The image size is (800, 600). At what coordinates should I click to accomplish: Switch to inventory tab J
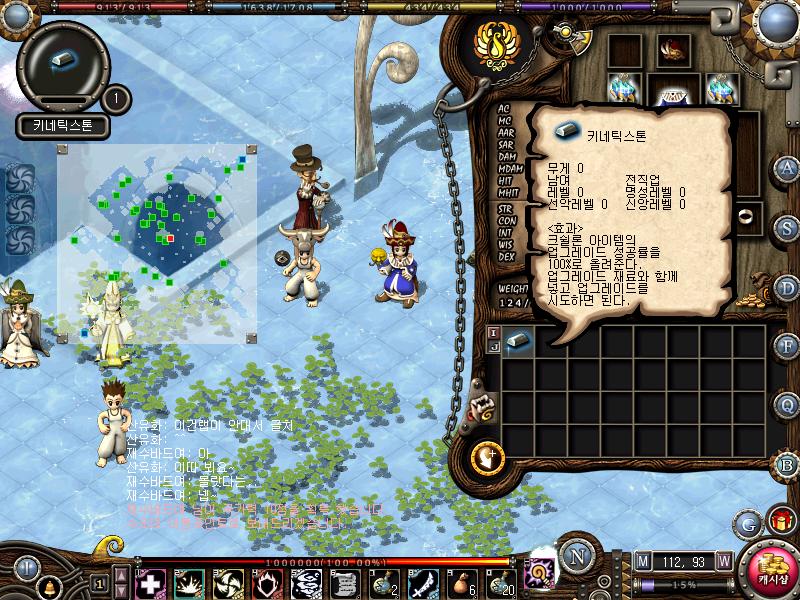pos(493,346)
